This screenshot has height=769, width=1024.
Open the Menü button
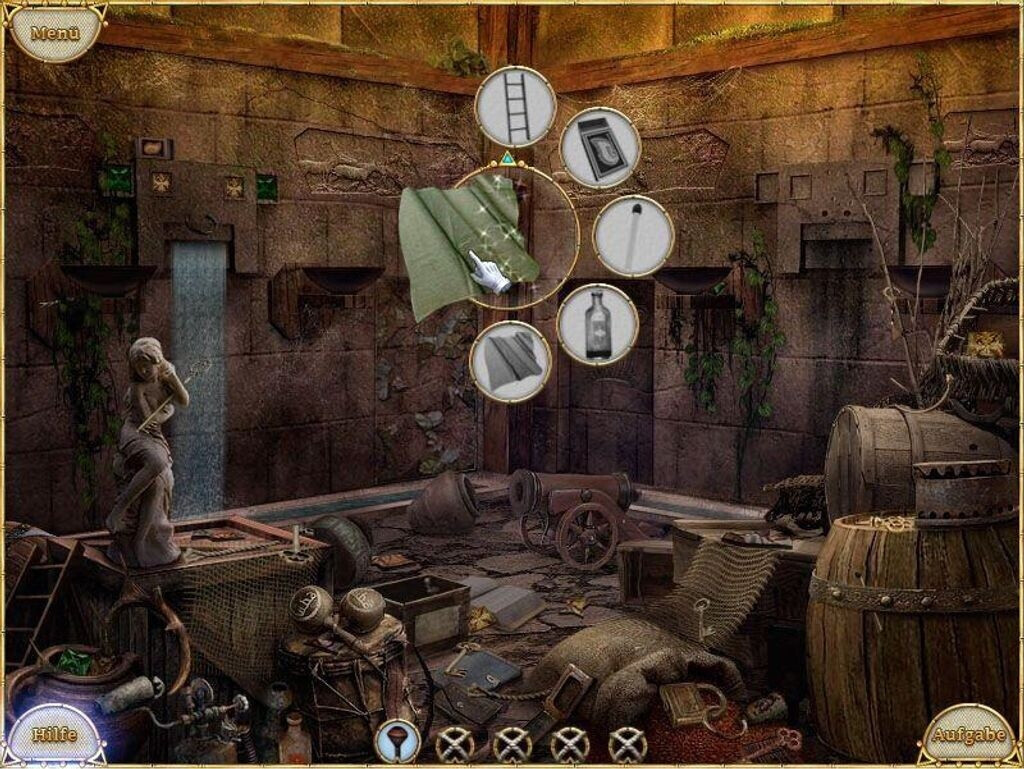[55, 33]
